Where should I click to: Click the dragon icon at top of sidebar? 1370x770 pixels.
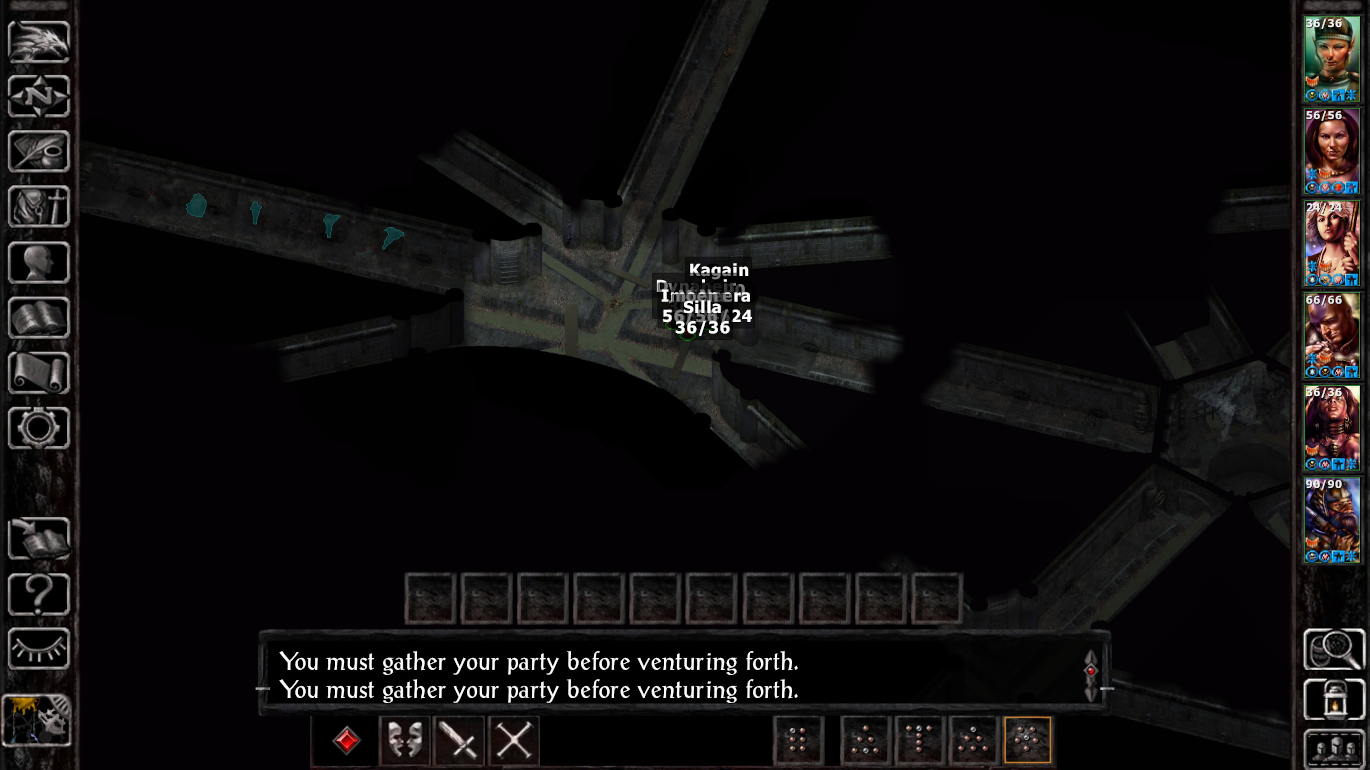(39, 41)
